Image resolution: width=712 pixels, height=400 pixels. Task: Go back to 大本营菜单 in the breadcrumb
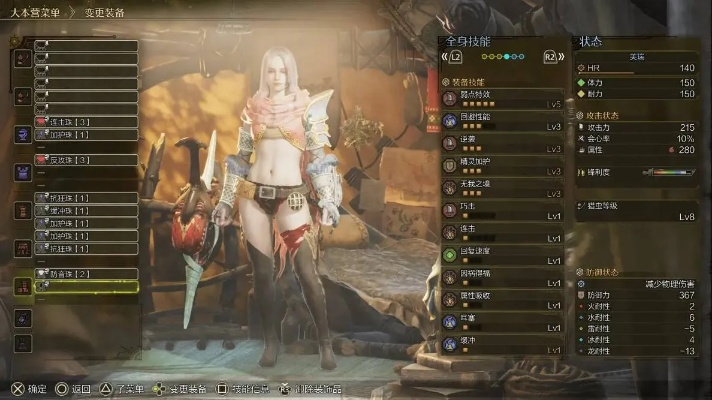[x=36, y=12]
